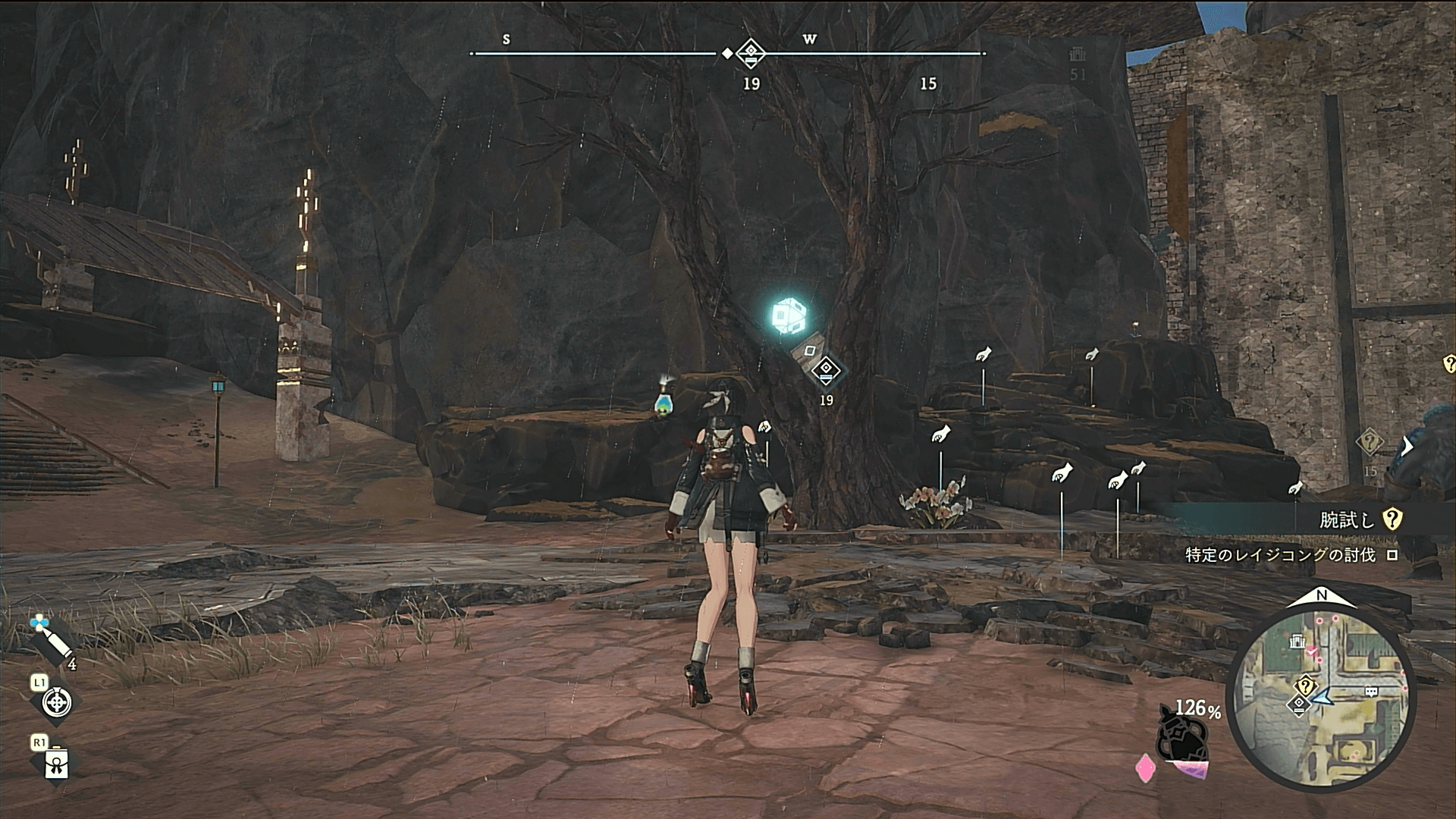Click the floating waypoint marker labeled 19
This screenshot has height=819, width=1456.
pyautogui.click(x=826, y=372)
